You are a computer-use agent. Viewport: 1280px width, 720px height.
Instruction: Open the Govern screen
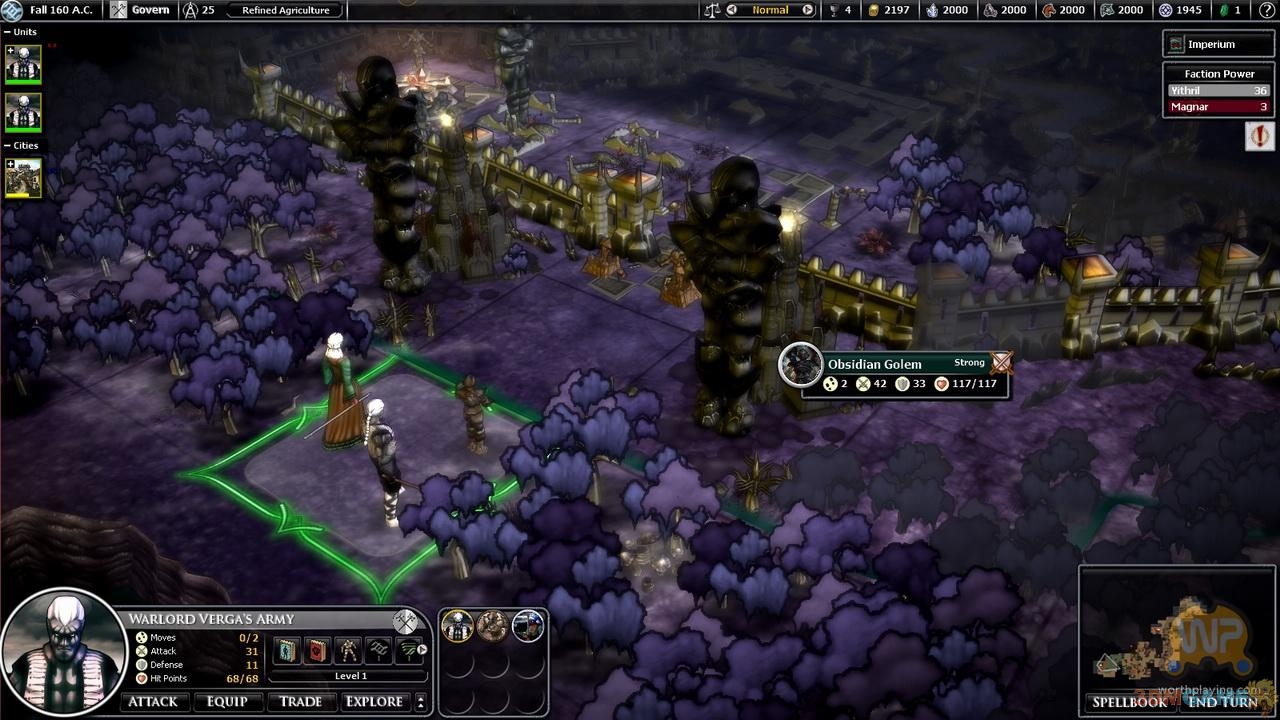[x=139, y=10]
